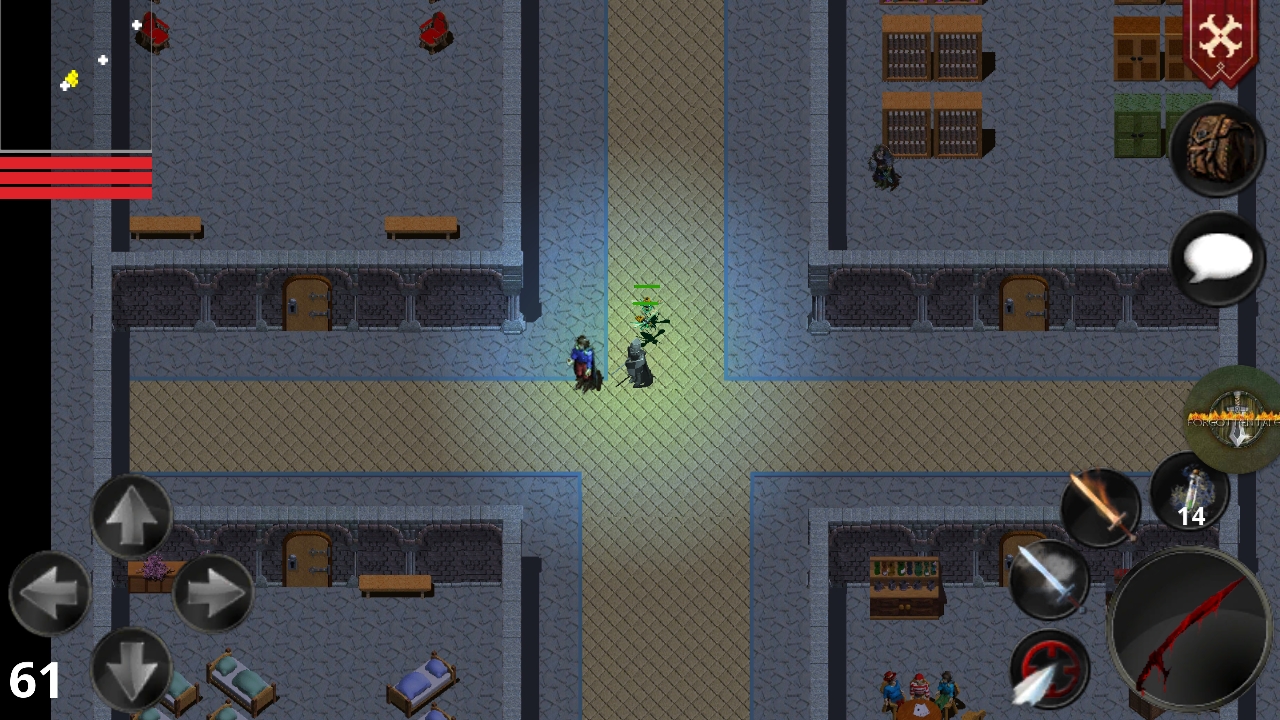Tap the red health bar
Screen dimensions: 1280x720
75,177
